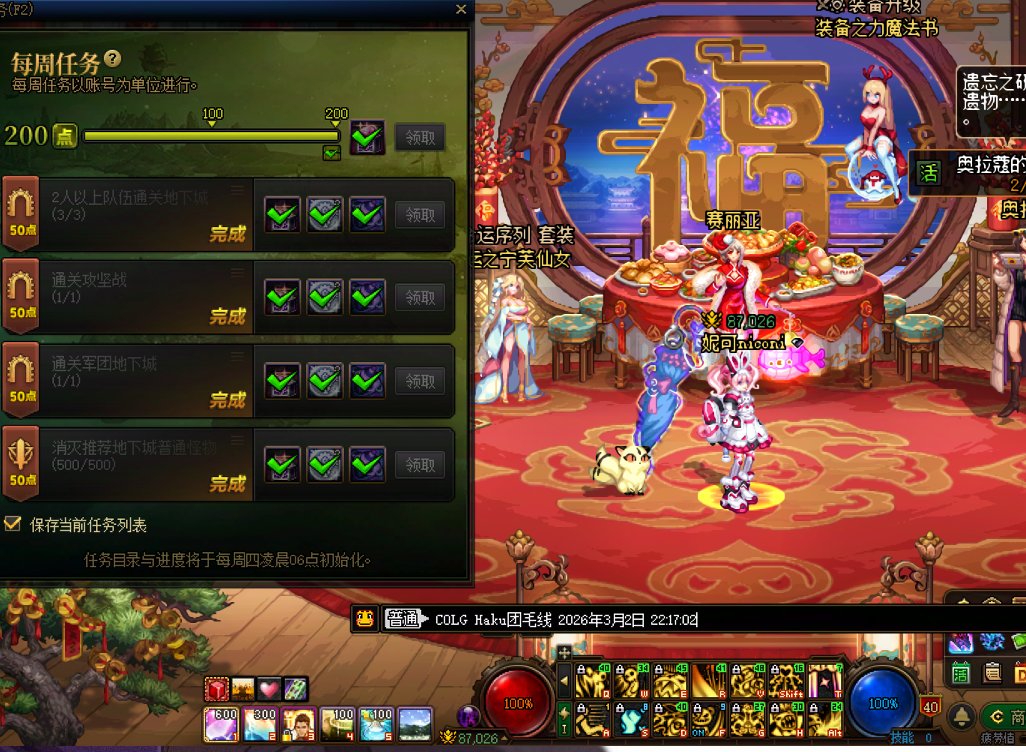Claim reward for the 通关军团地下城 task
Screen dimensions: 1026x752
420,381
